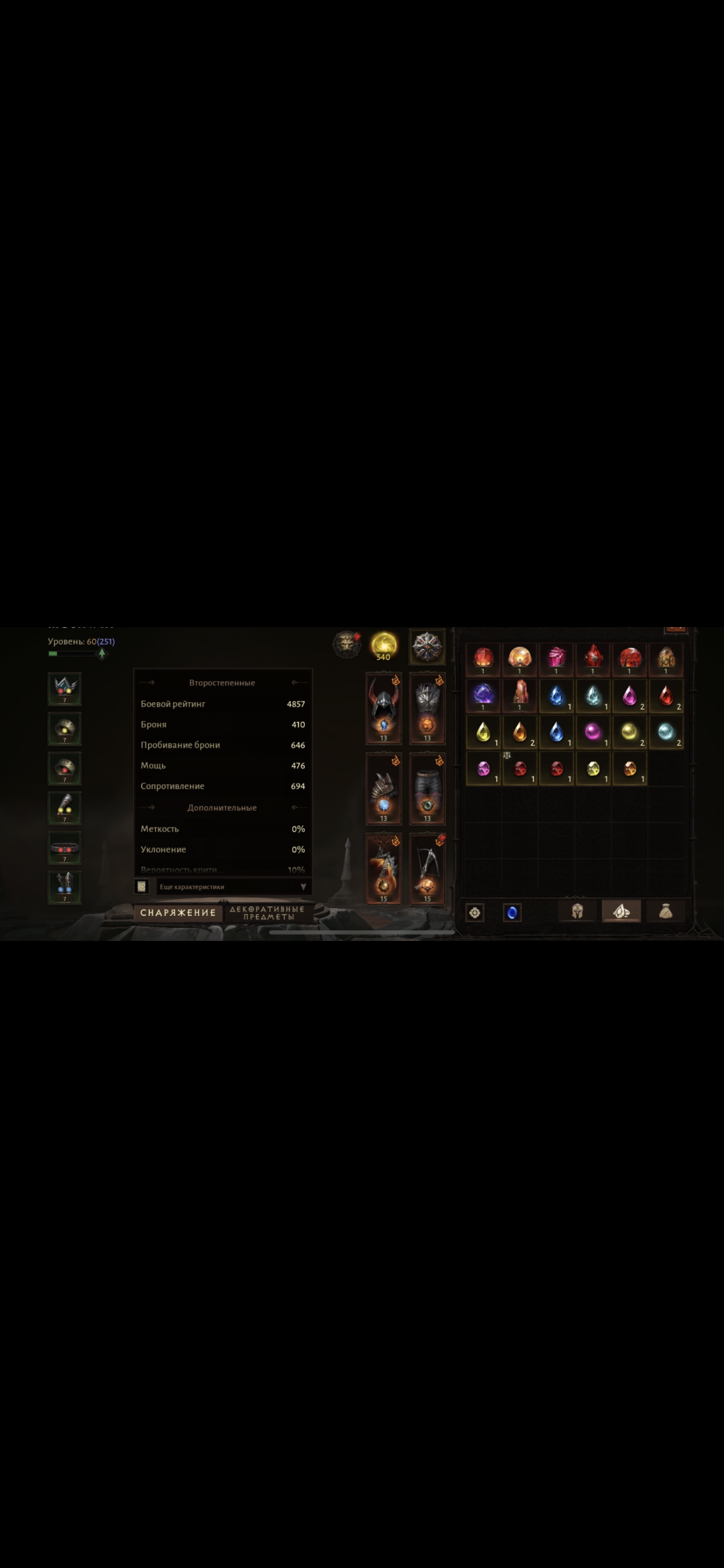The height and width of the screenshot is (1568, 724).
Task: Open the Снаряжение equipment tab
Action: [x=178, y=912]
